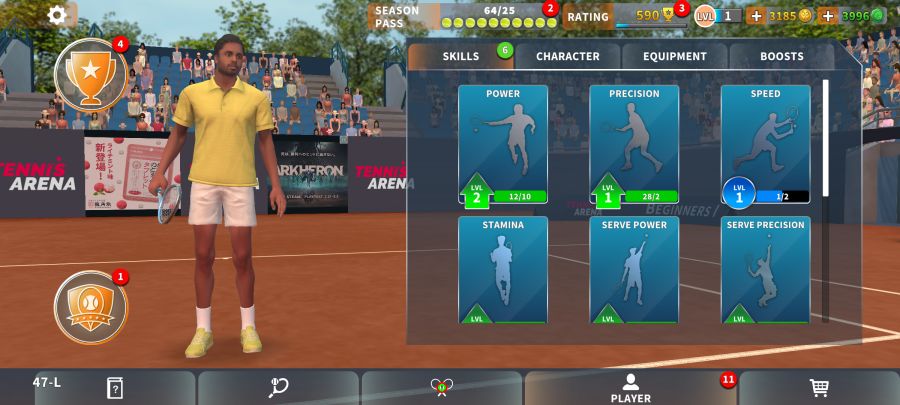Open the shop cart tab
The height and width of the screenshot is (405, 900).
click(818, 388)
